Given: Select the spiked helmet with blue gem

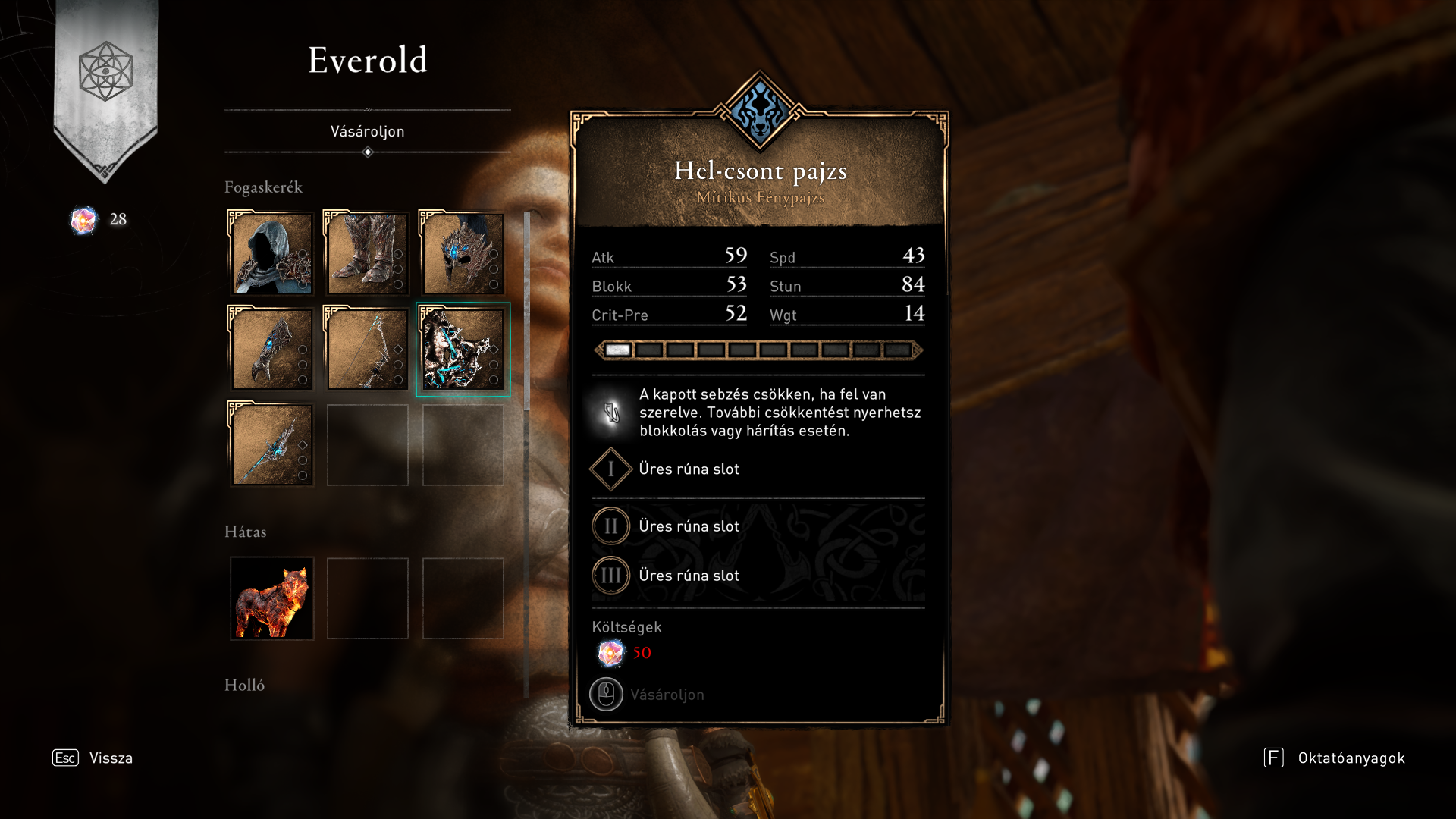Looking at the screenshot, I should pyautogui.click(x=463, y=253).
